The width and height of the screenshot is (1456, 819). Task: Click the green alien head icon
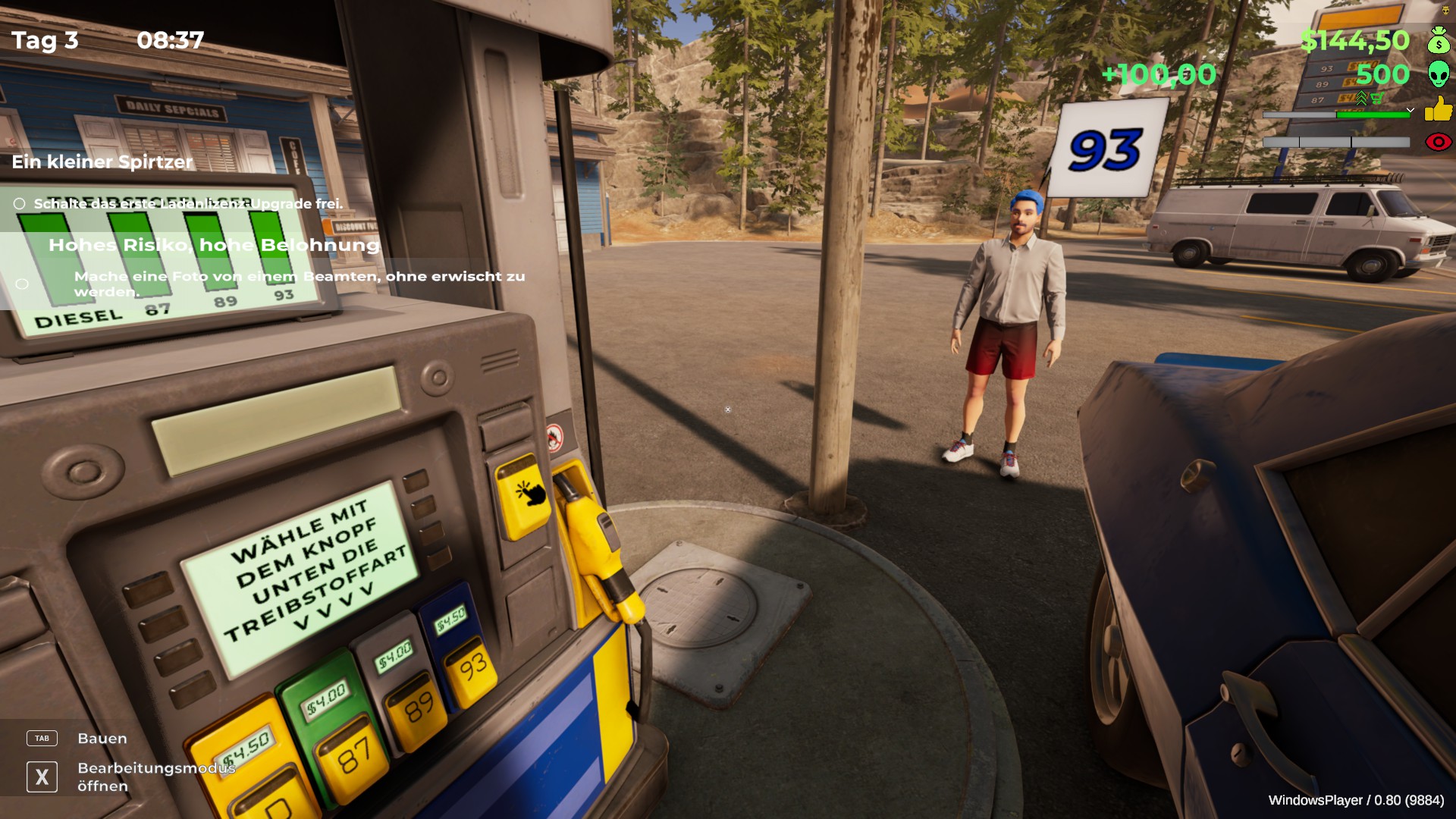(1439, 74)
